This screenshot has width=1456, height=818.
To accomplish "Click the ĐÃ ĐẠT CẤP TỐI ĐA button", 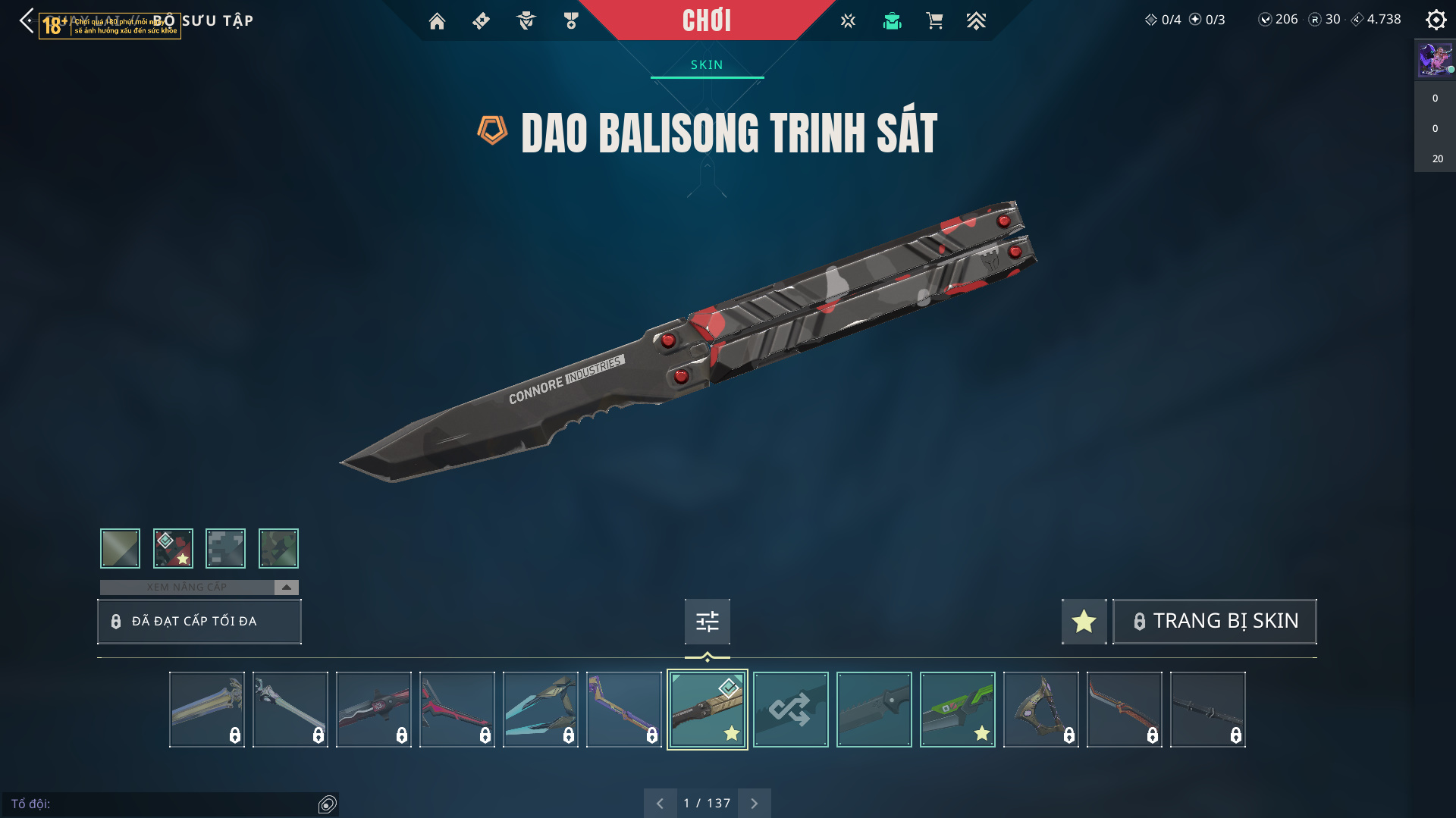I will tap(199, 622).
